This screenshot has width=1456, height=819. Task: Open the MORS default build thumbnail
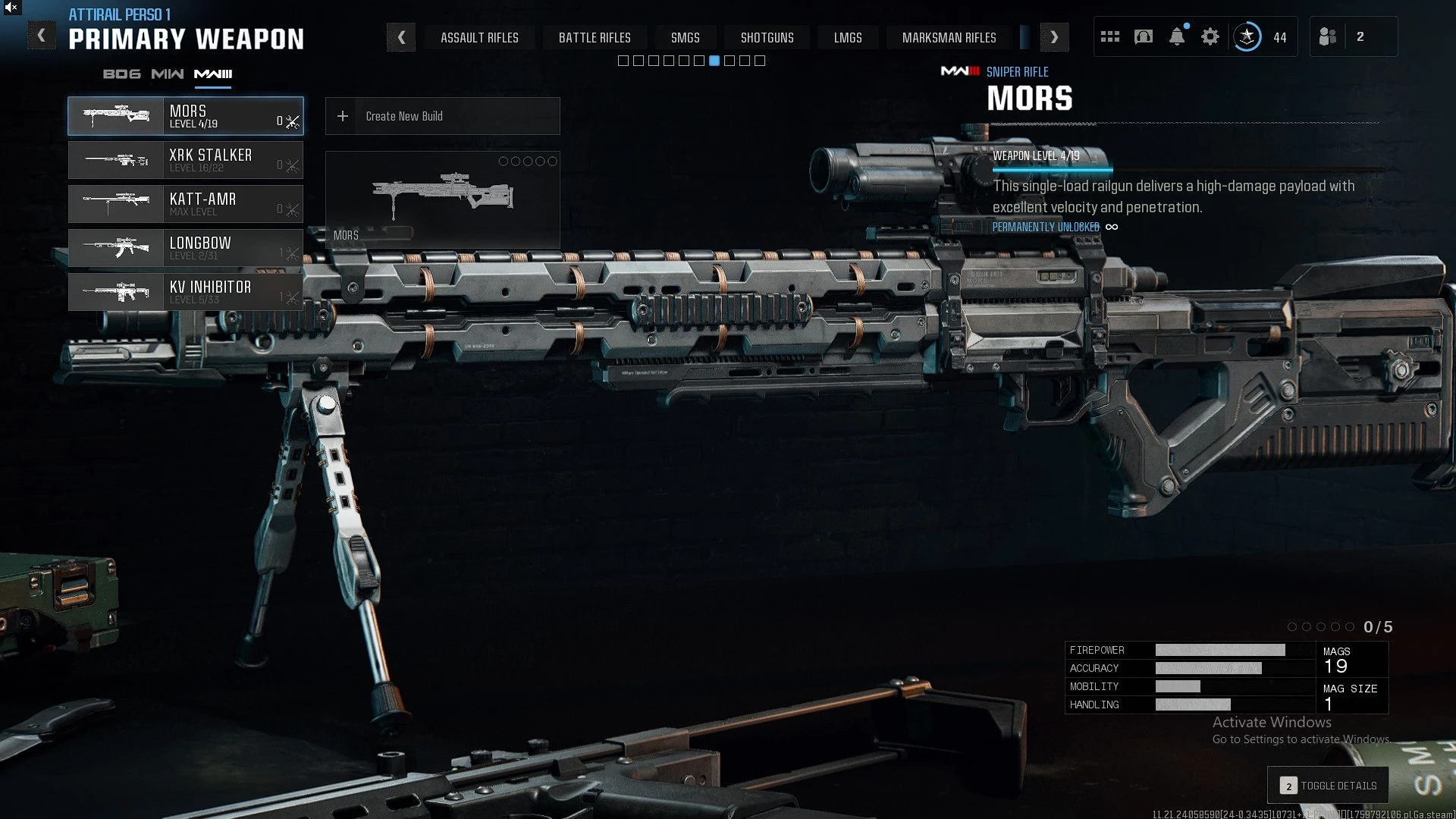(442, 199)
